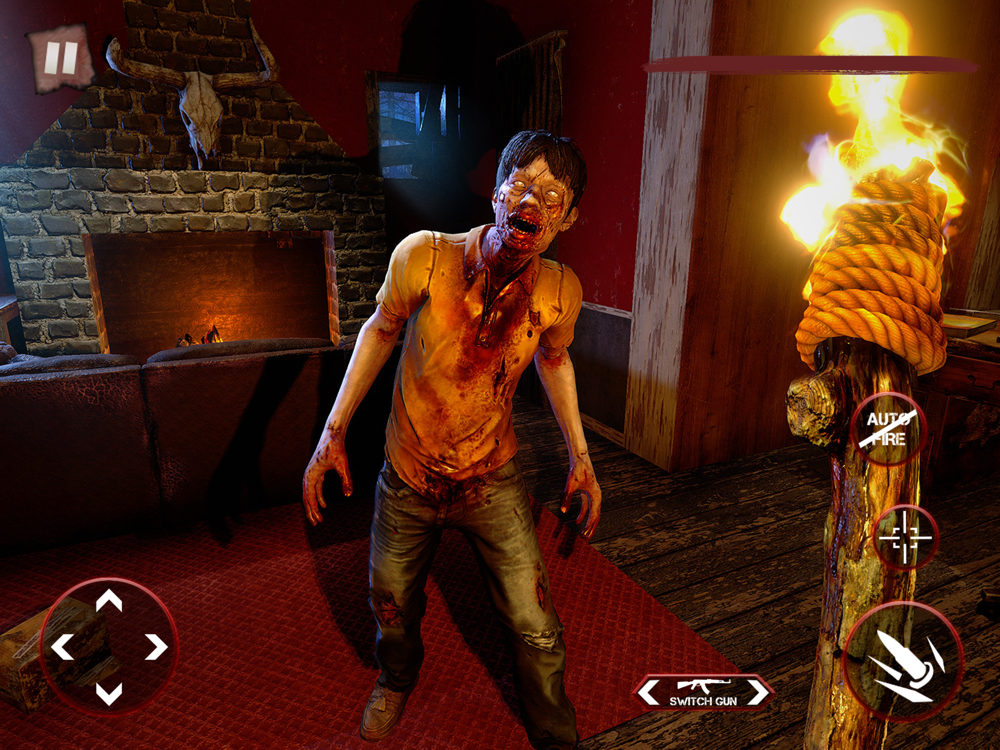
Task: Move forward with the up arrow
Action: (109, 601)
